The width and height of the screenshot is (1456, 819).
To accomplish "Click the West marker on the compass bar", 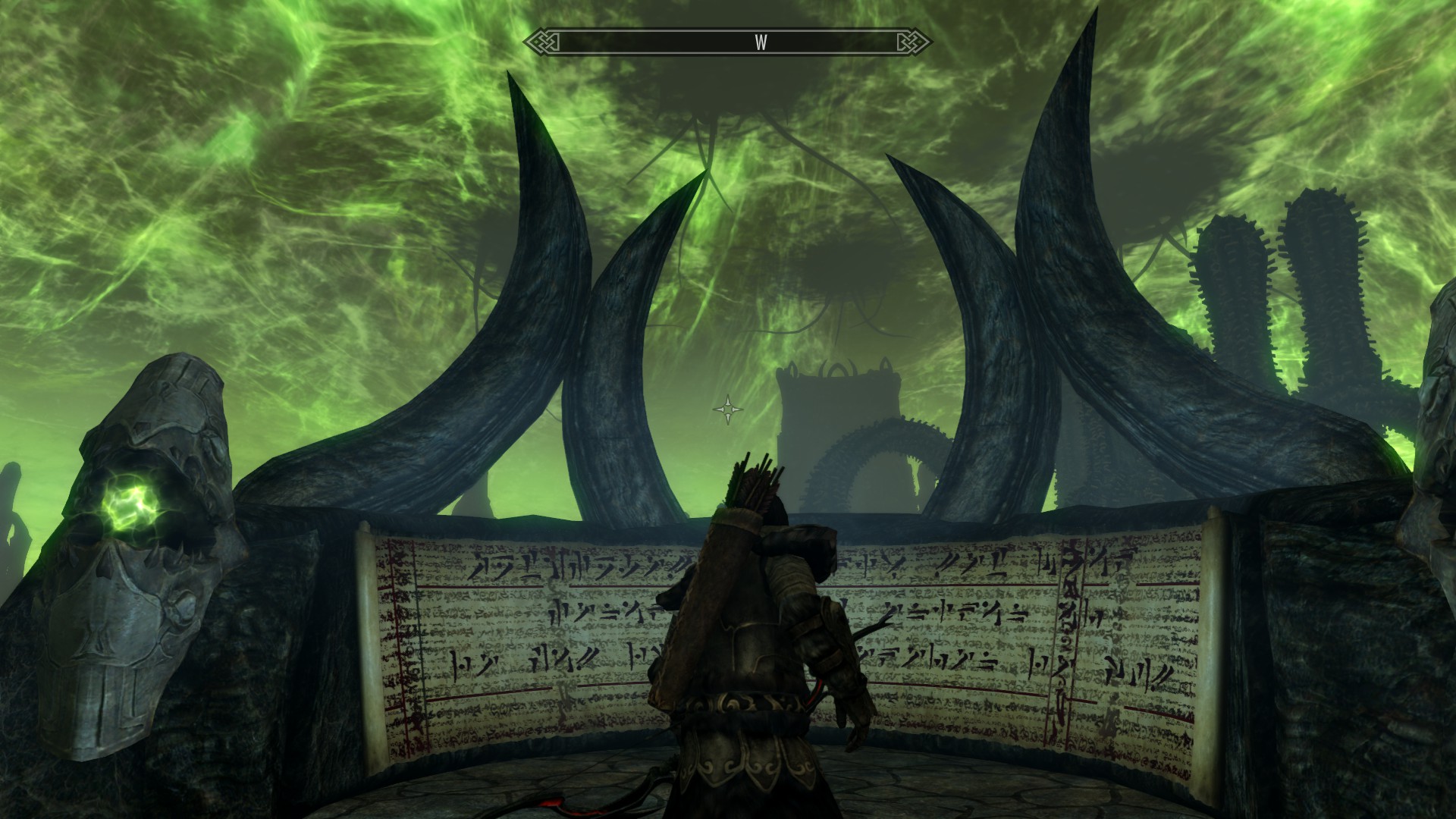I will tap(761, 42).
